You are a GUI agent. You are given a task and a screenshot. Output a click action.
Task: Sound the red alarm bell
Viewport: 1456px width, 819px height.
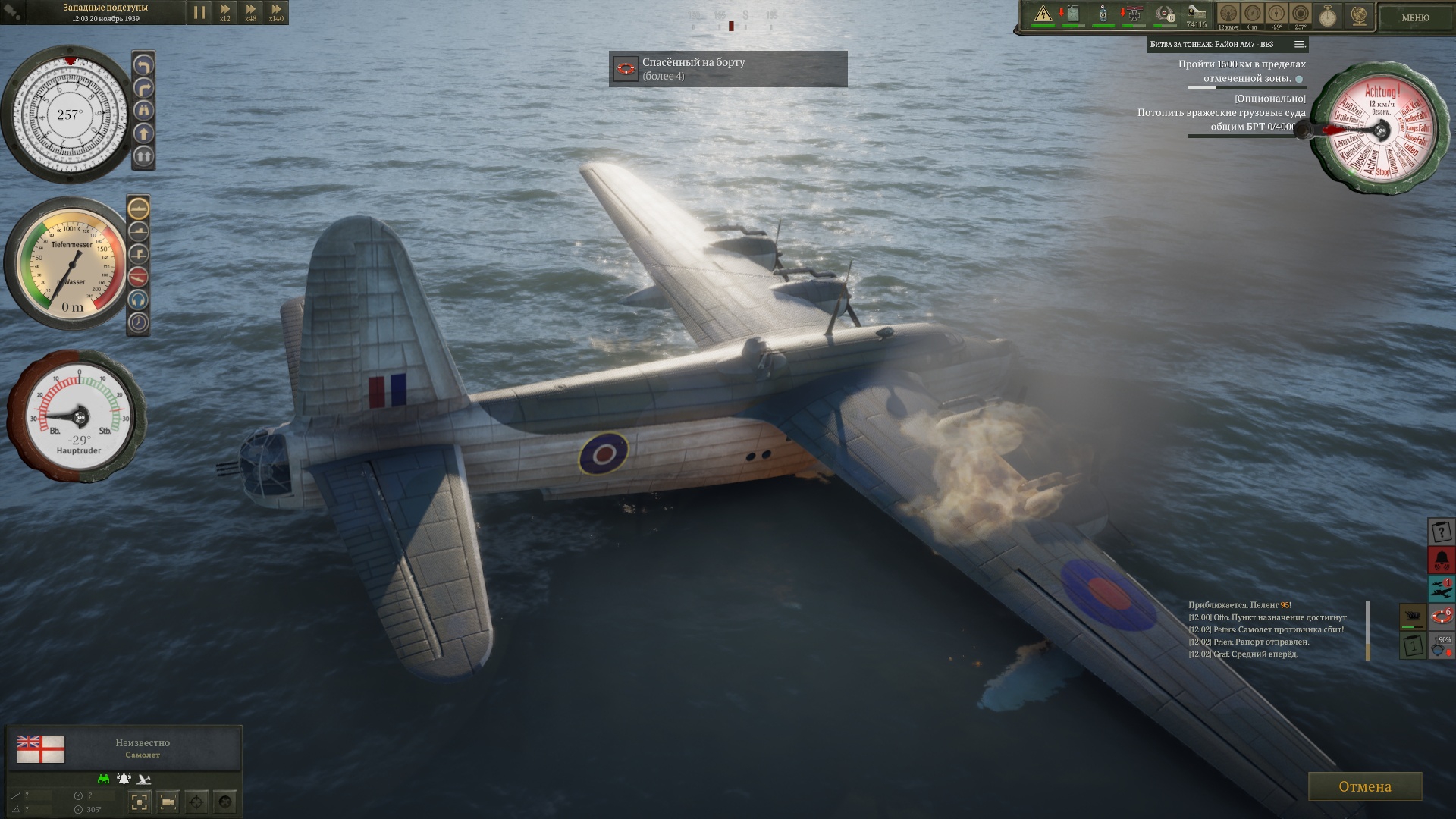(x=1441, y=560)
